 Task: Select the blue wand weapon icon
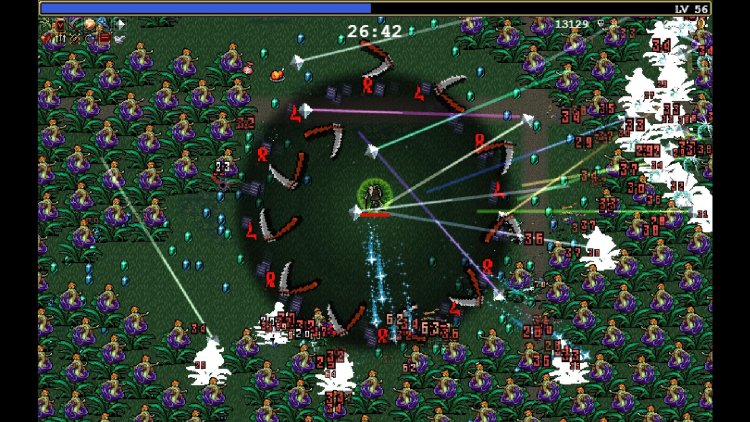point(104,23)
